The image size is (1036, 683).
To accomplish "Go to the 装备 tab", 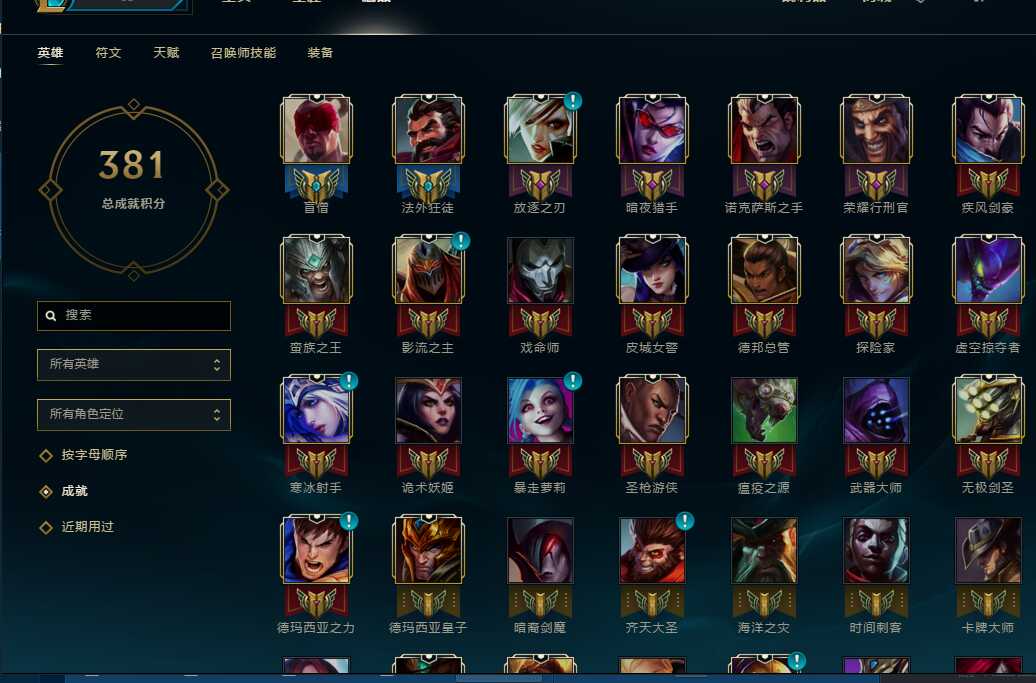I will point(320,53).
